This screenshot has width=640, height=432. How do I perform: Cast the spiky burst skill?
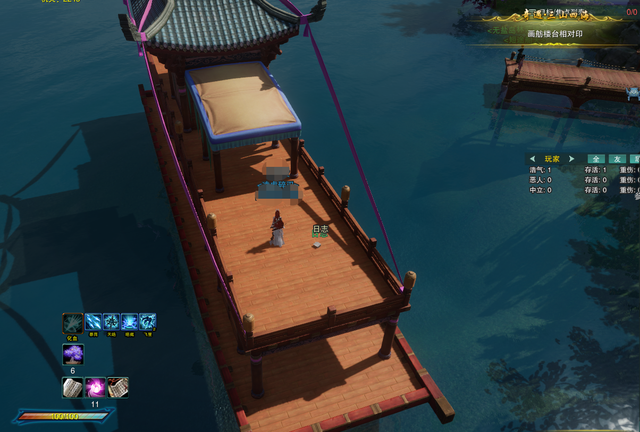coord(111,322)
